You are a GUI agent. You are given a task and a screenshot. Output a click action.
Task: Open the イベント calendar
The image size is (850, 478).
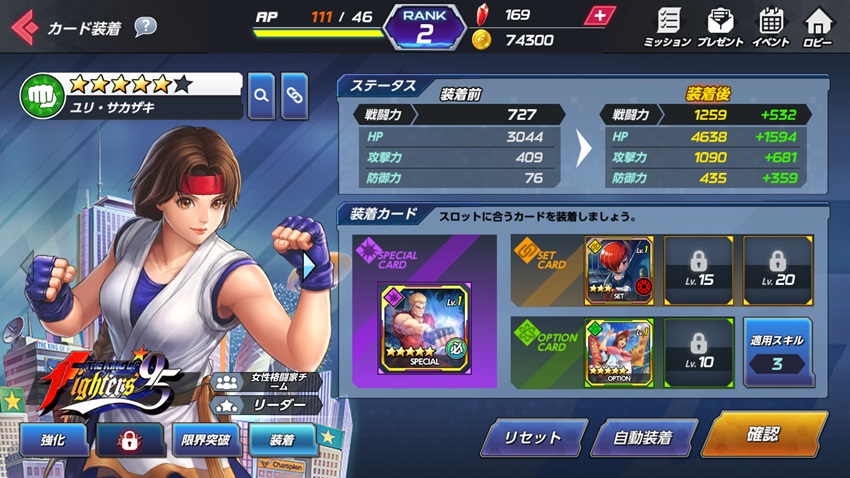[771, 27]
